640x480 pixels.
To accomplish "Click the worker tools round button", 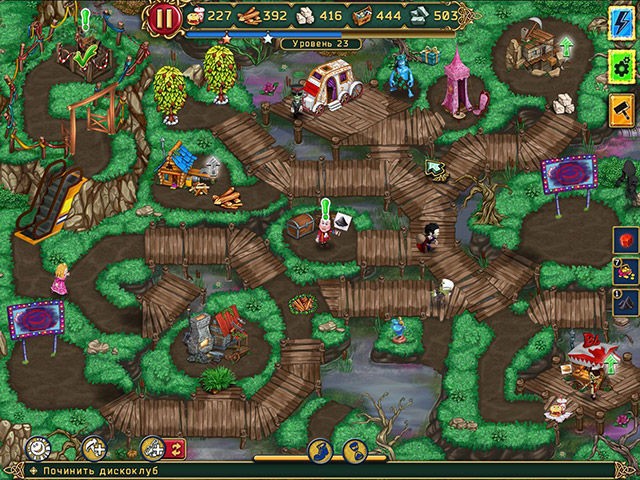I will 153,447.
